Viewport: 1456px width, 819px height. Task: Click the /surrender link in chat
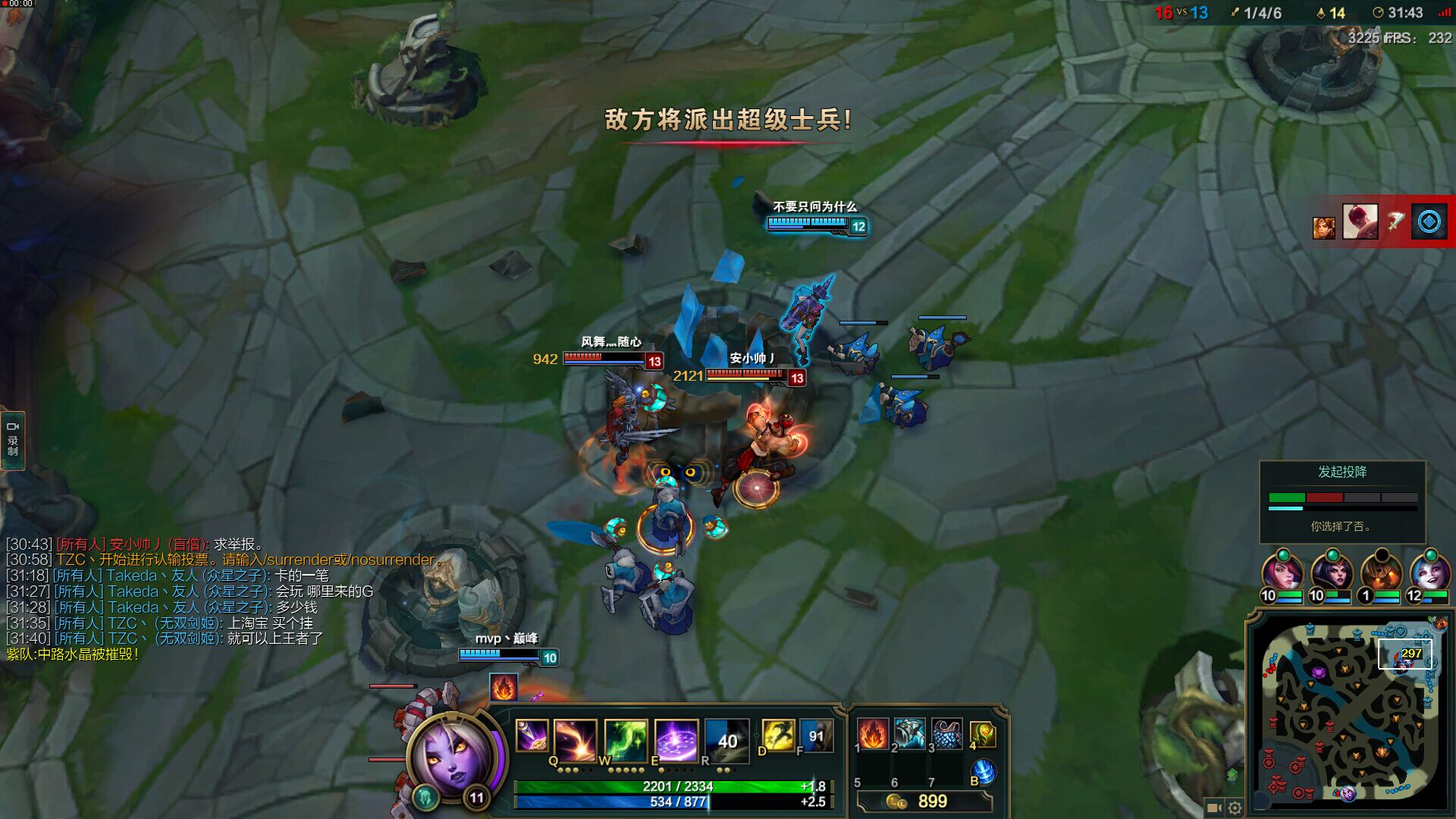coord(298,560)
